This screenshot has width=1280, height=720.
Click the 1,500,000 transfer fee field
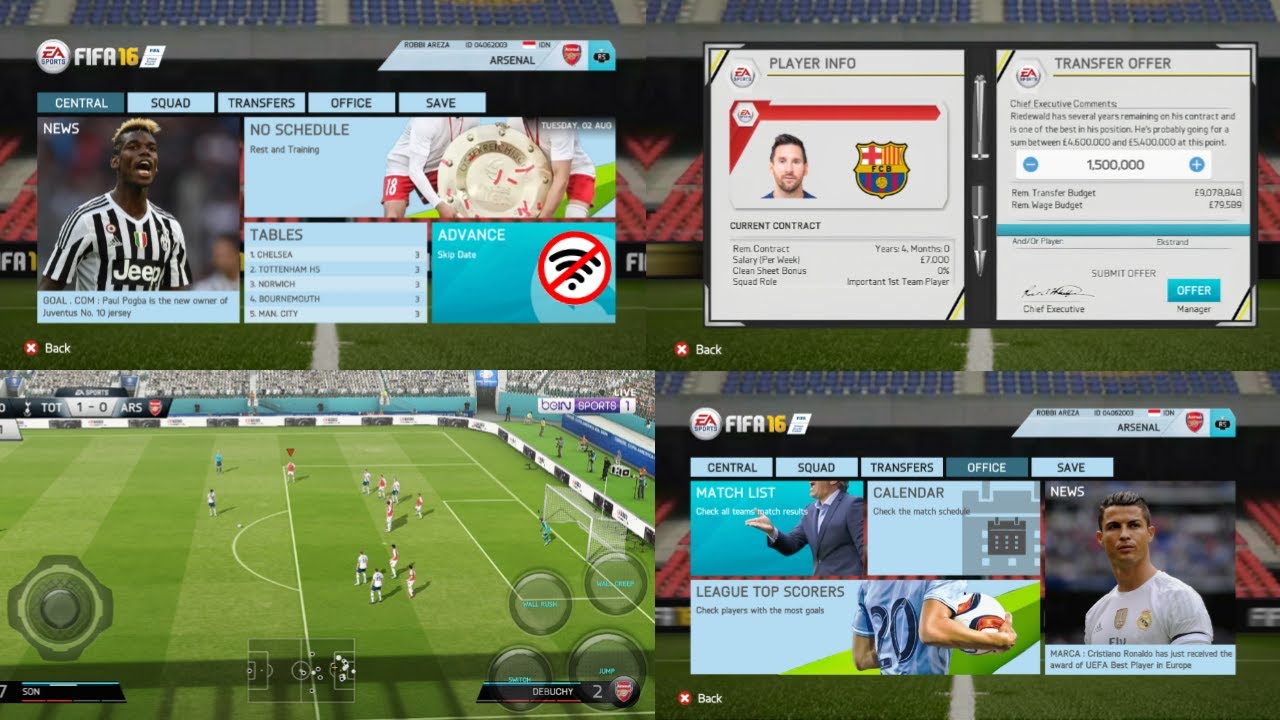point(1115,165)
